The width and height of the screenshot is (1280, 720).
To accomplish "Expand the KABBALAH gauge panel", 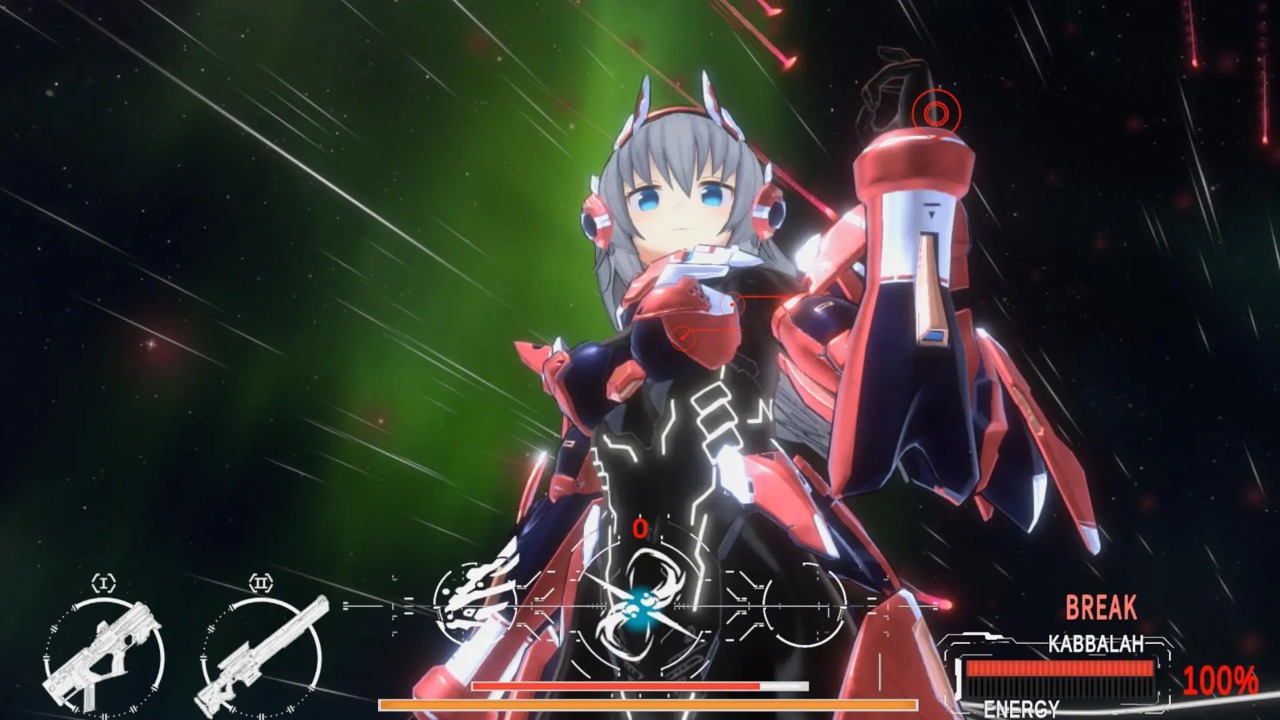I will 1058,668.
